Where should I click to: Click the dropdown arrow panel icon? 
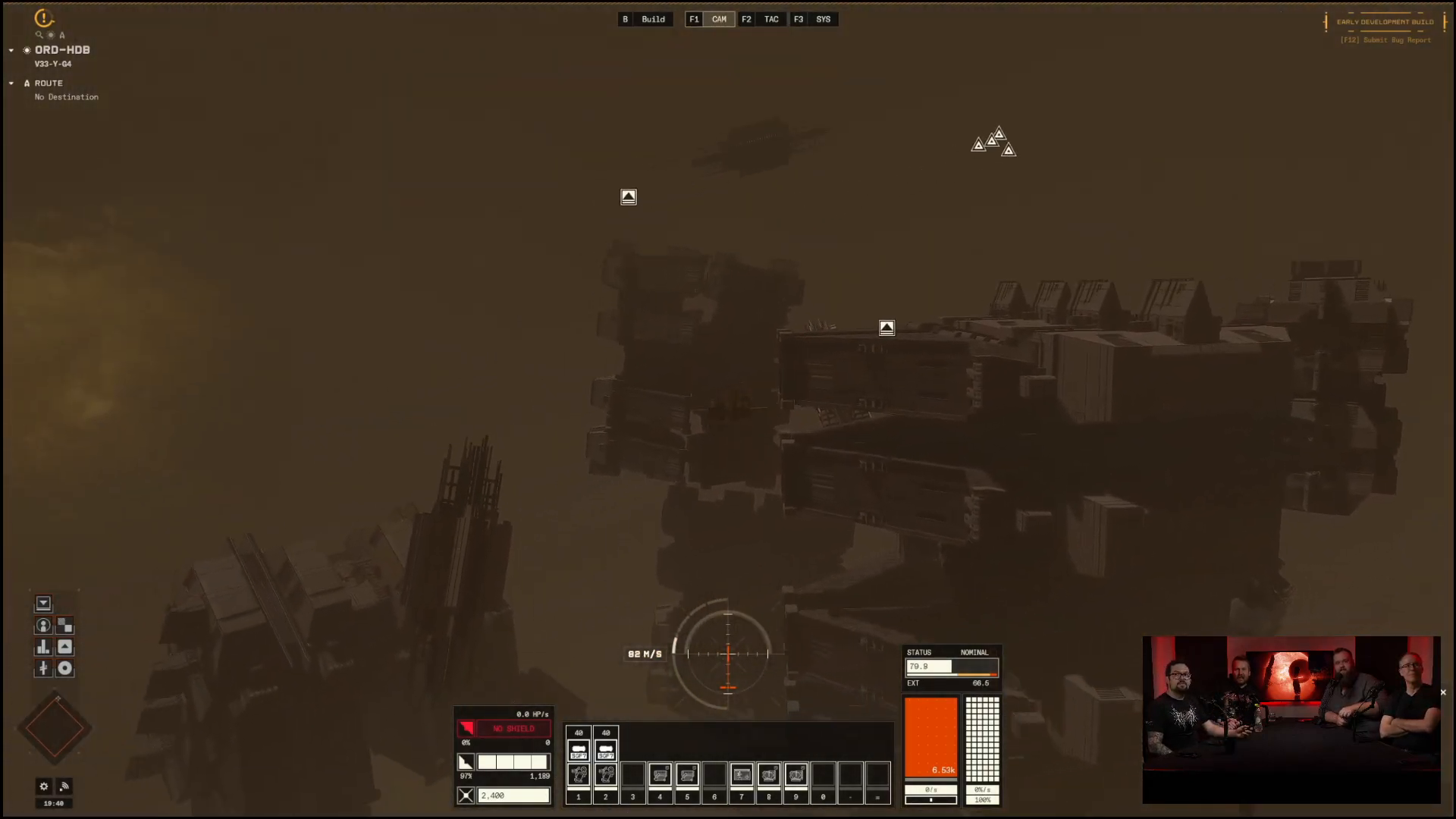pos(43,604)
